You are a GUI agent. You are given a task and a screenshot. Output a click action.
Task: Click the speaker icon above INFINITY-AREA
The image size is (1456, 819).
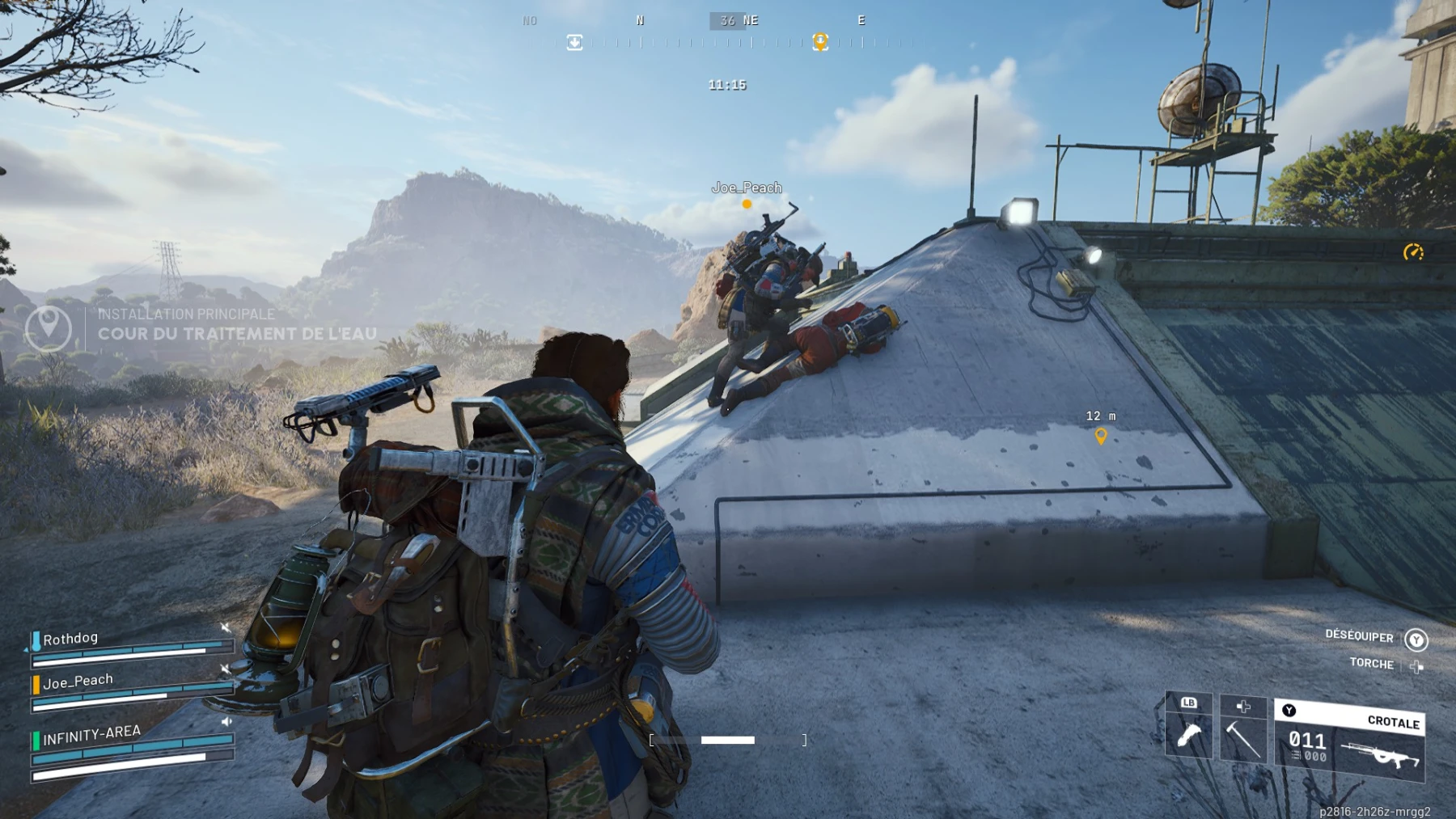tap(226, 721)
